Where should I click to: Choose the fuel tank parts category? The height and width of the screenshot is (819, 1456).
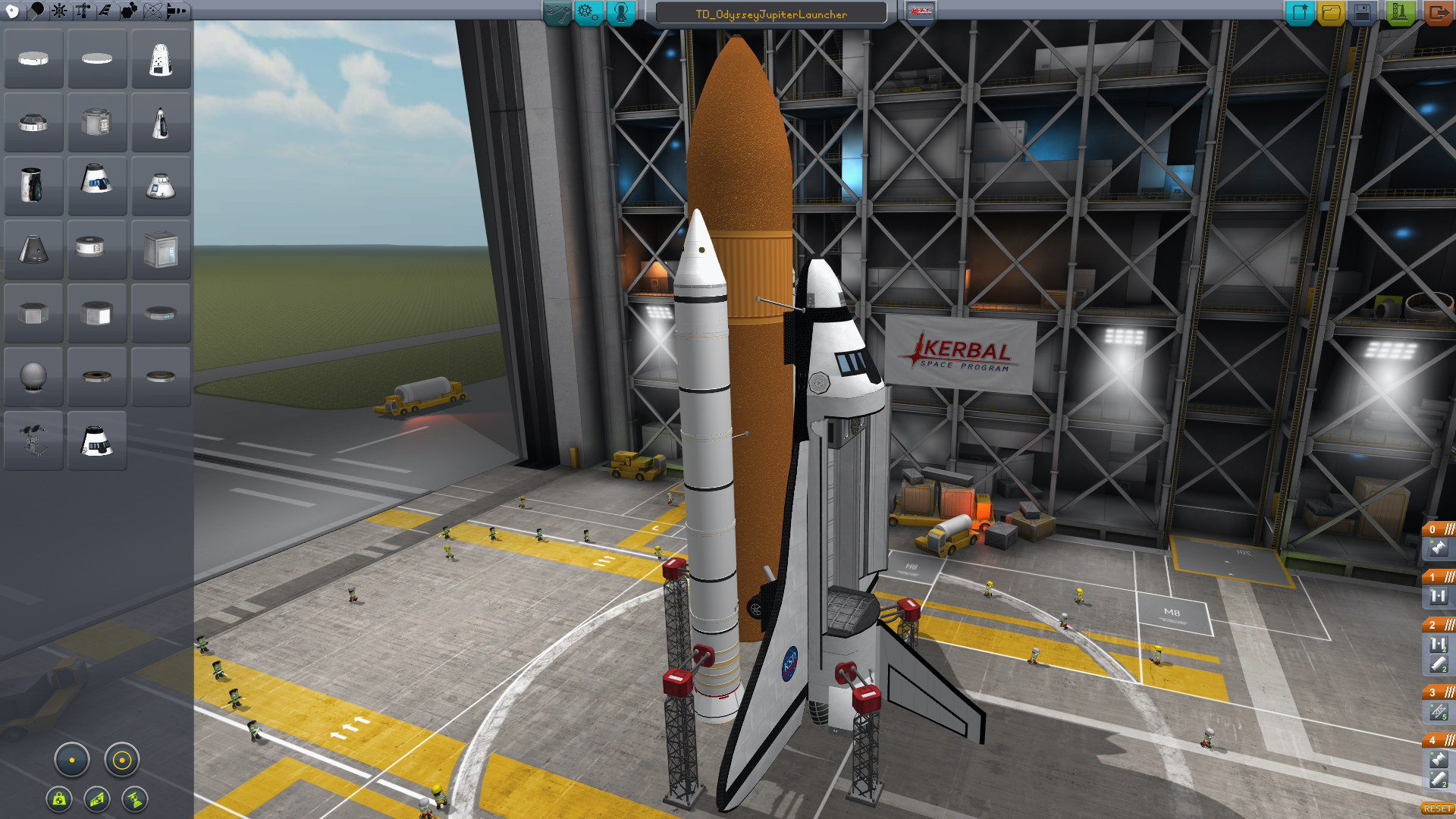point(36,11)
